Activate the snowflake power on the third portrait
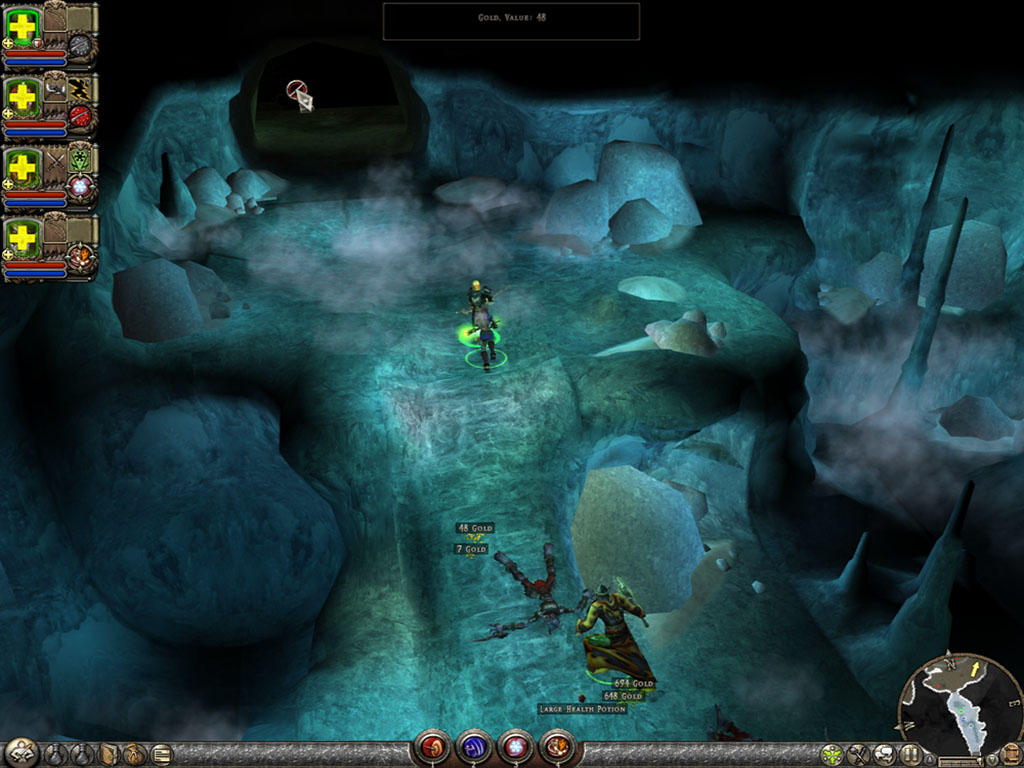 pyautogui.click(x=79, y=186)
